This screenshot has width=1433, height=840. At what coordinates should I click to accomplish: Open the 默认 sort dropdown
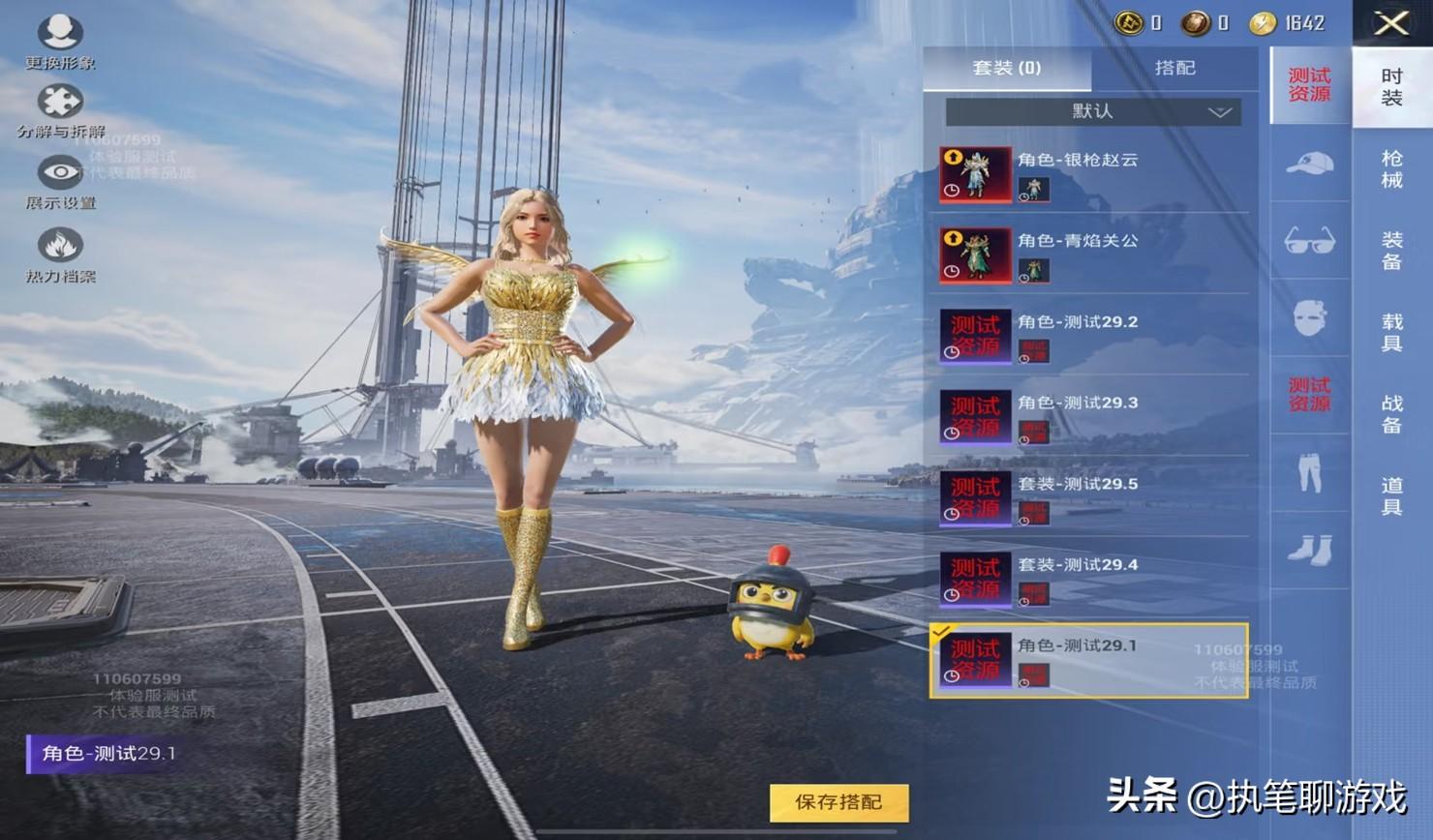[x=1093, y=111]
